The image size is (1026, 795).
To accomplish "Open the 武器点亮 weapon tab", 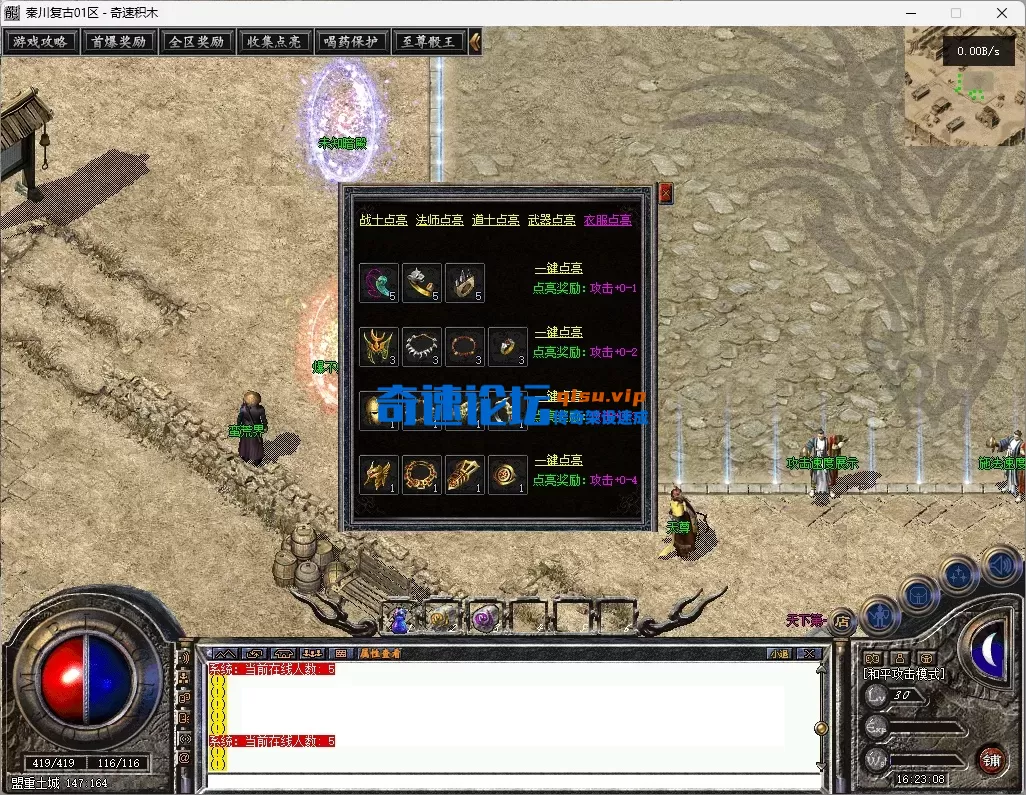I will coord(551,220).
